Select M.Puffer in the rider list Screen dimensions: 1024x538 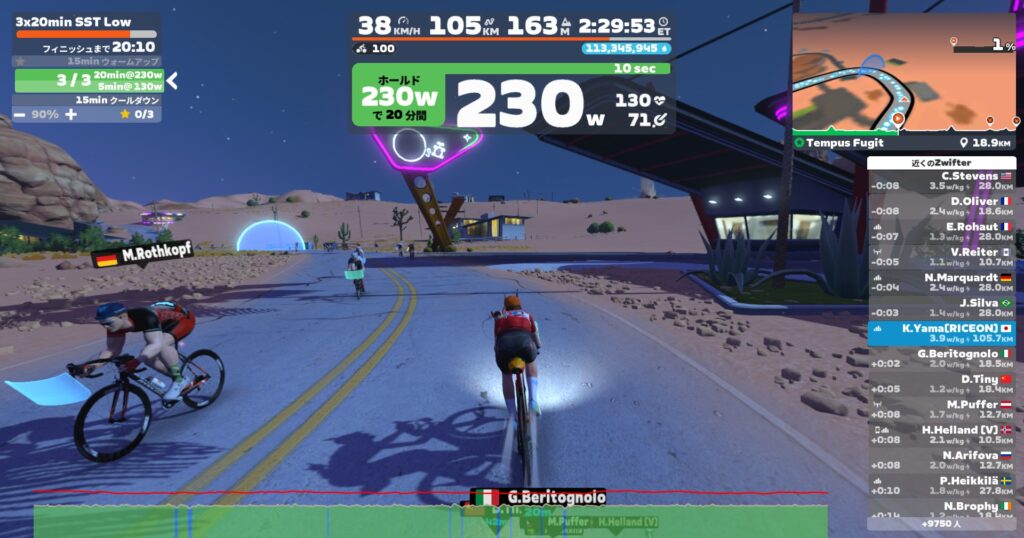click(x=941, y=409)
